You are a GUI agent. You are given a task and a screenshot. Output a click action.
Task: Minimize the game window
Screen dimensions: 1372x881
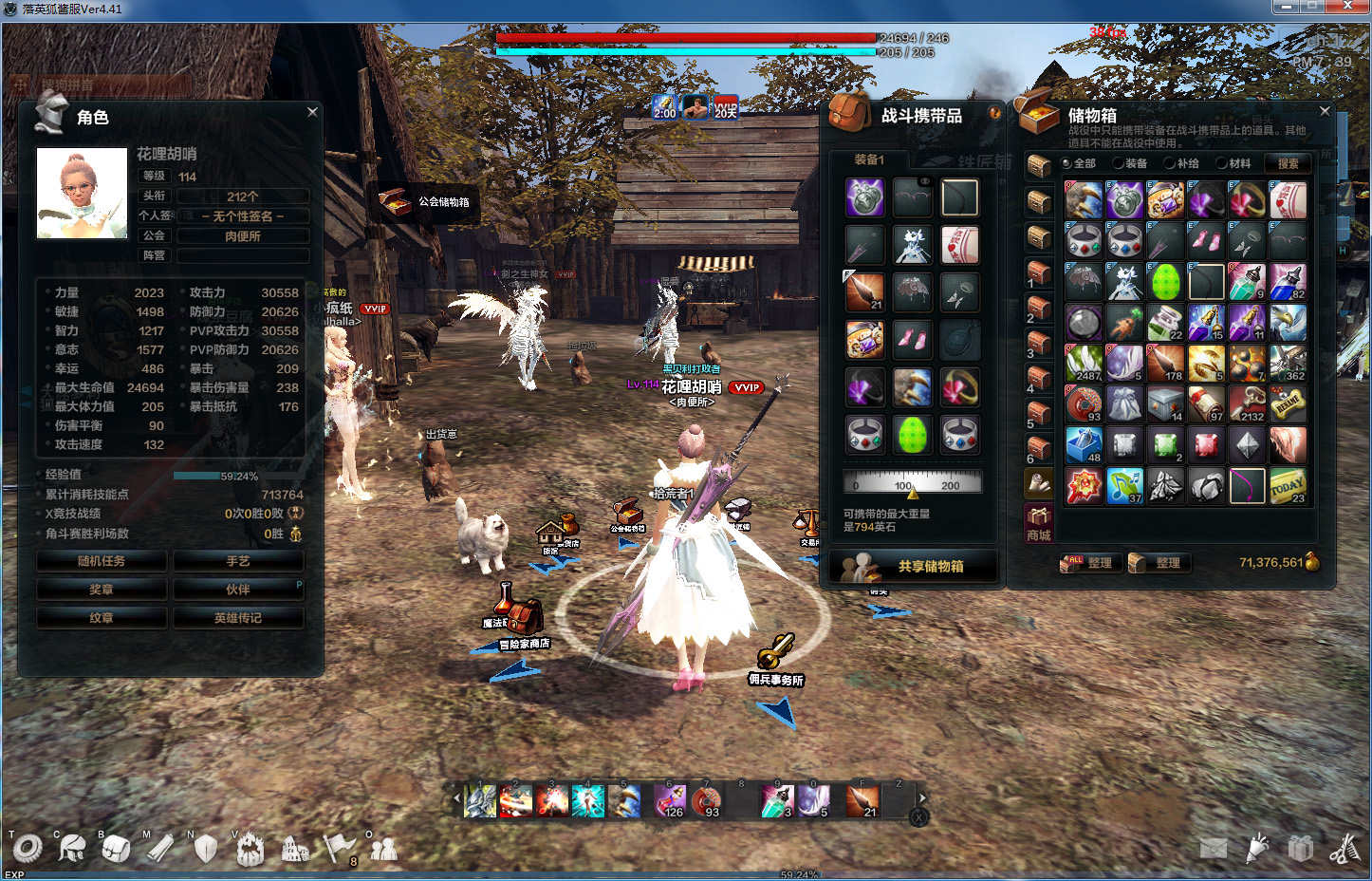click(x=1286, y=8)
